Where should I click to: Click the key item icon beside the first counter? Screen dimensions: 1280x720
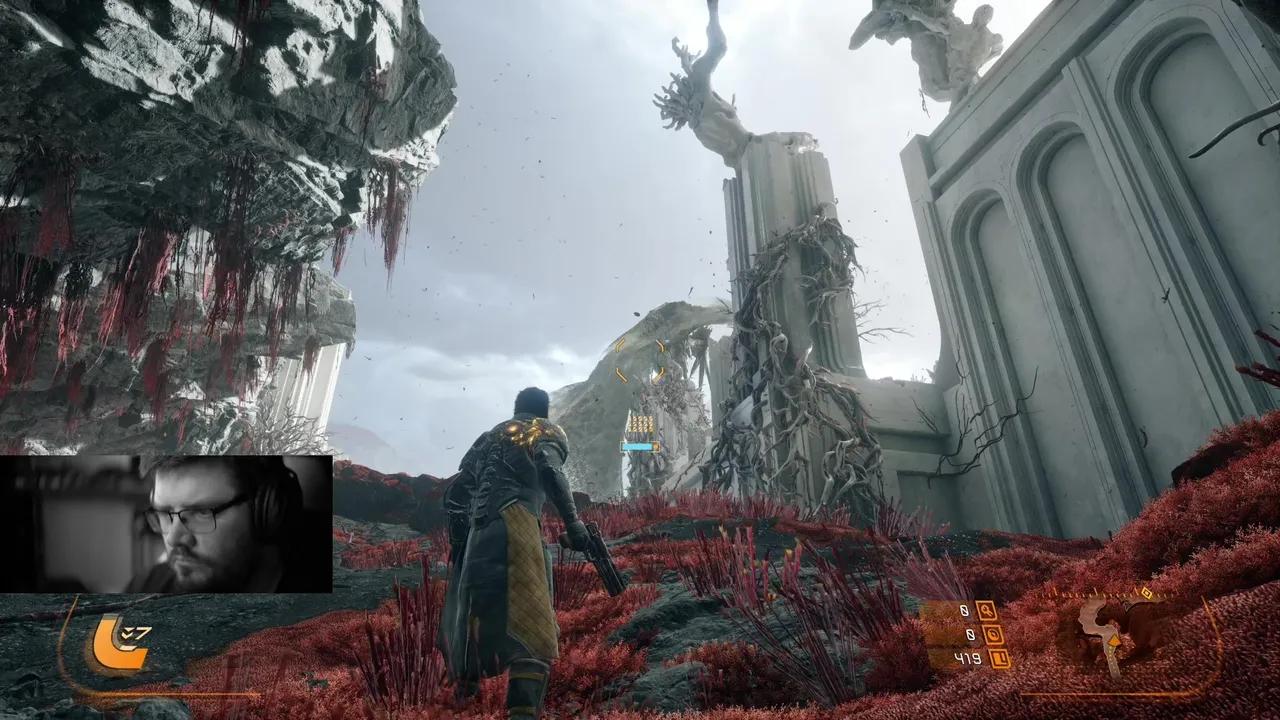987,612
